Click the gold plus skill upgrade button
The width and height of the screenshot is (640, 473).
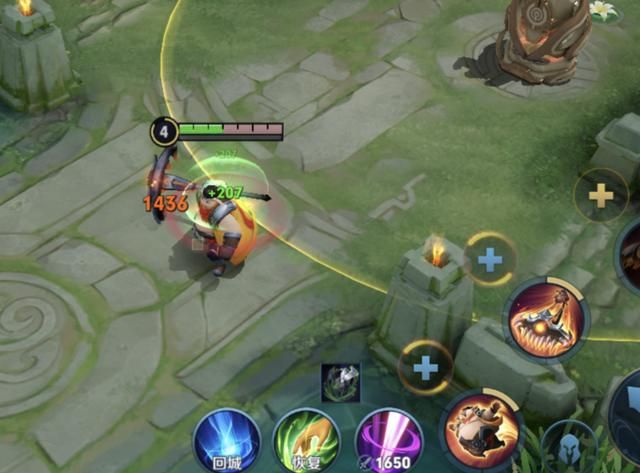(x=601, y=195)
